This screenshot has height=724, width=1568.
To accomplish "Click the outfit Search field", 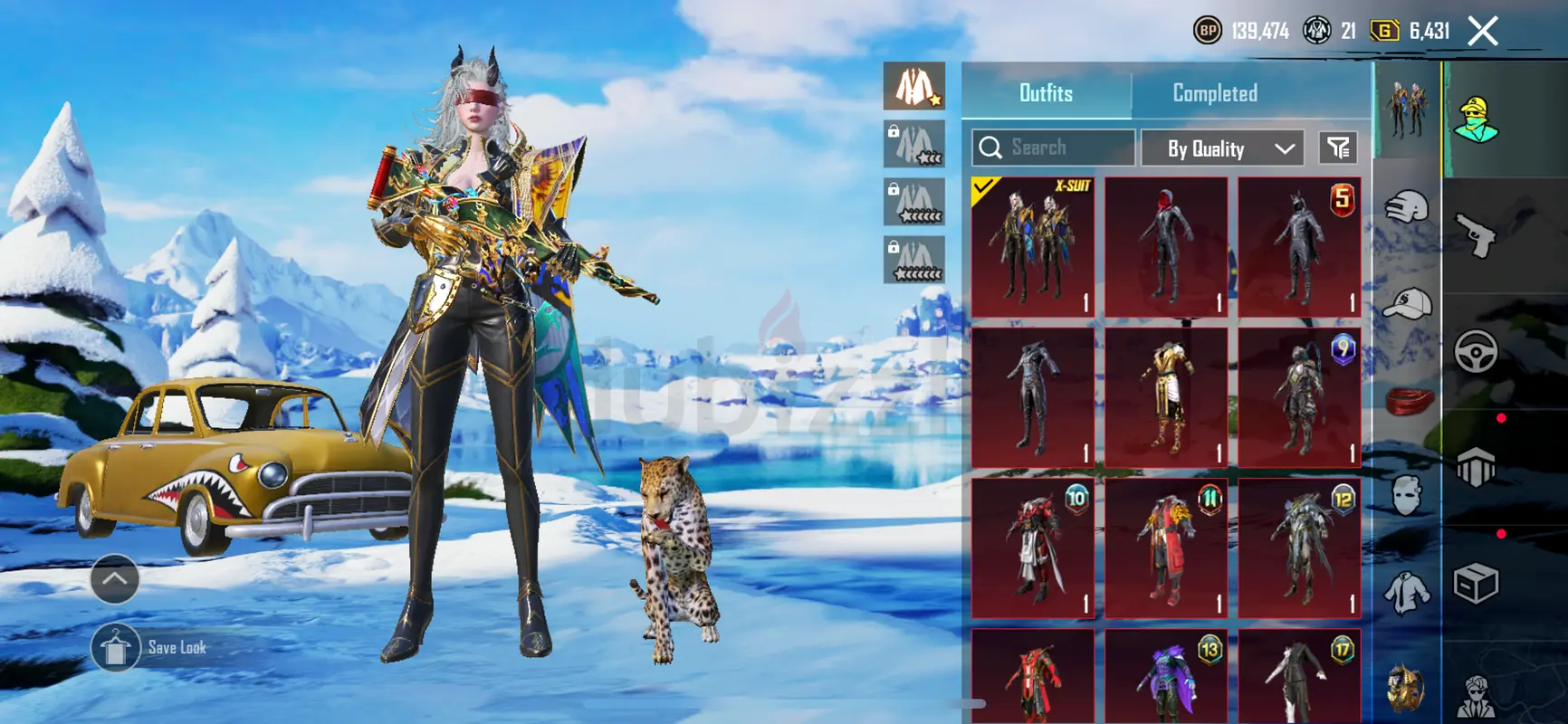I will click(1054, 148).
